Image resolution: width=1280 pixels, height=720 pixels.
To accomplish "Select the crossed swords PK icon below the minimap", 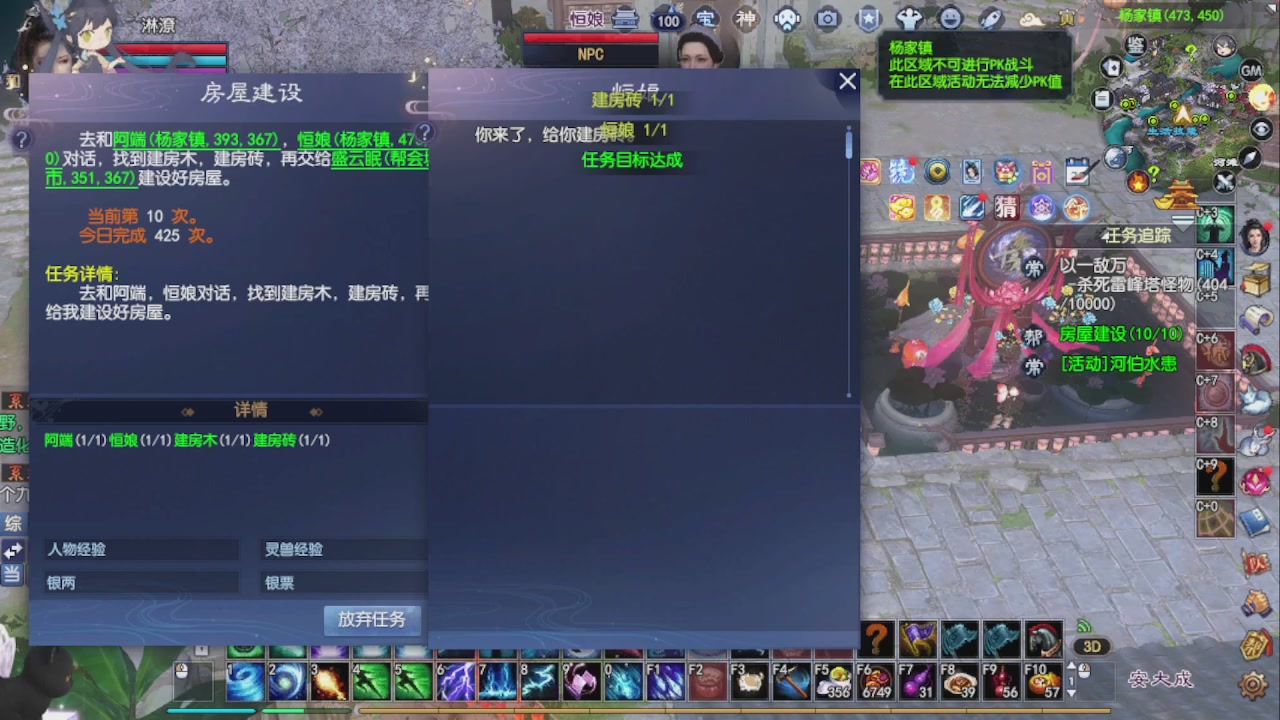I will pyautogui.click(x=1224, y=182).
